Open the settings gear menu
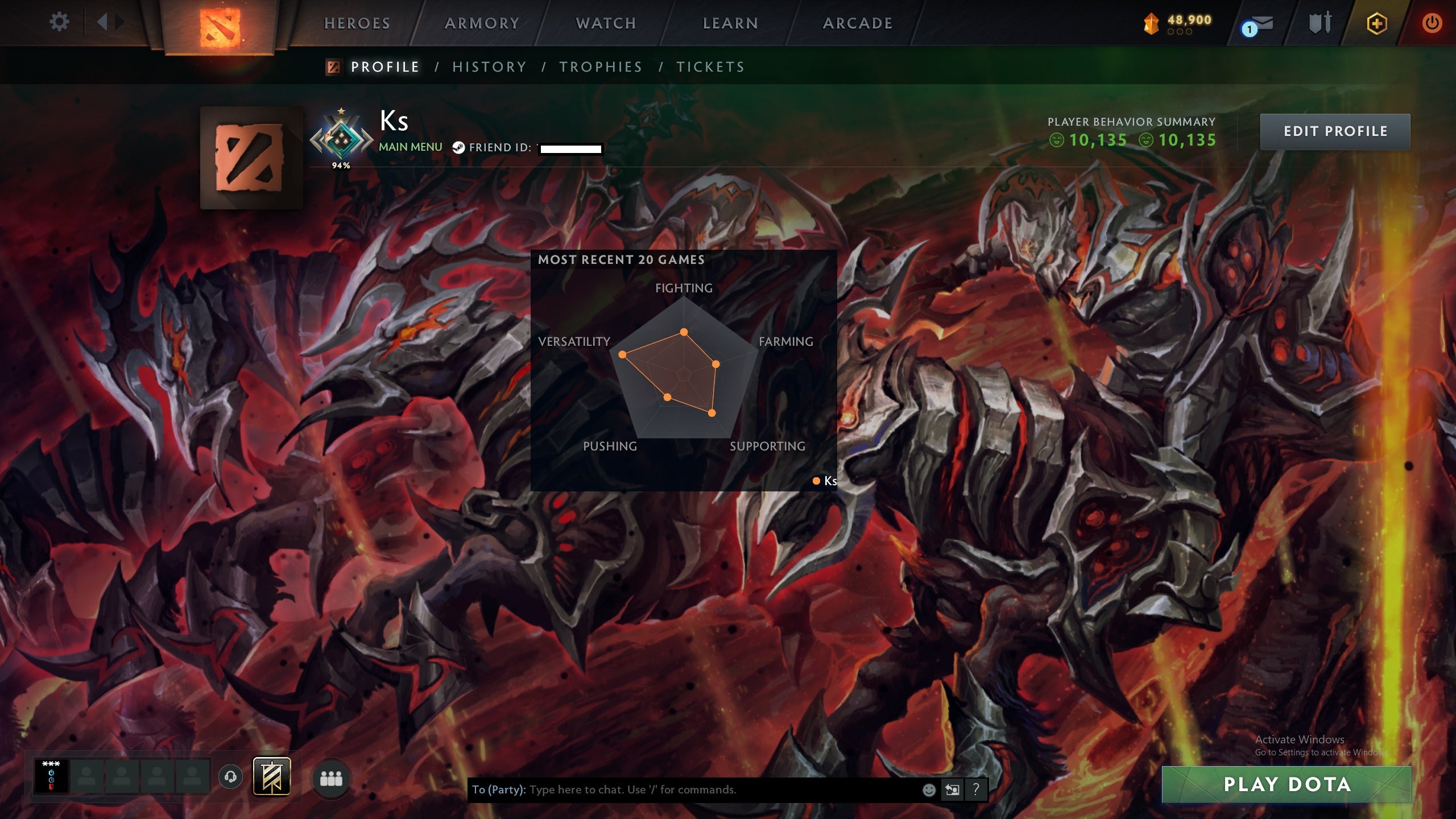Viewport: 1456px width, 819px height. point(59,23)
